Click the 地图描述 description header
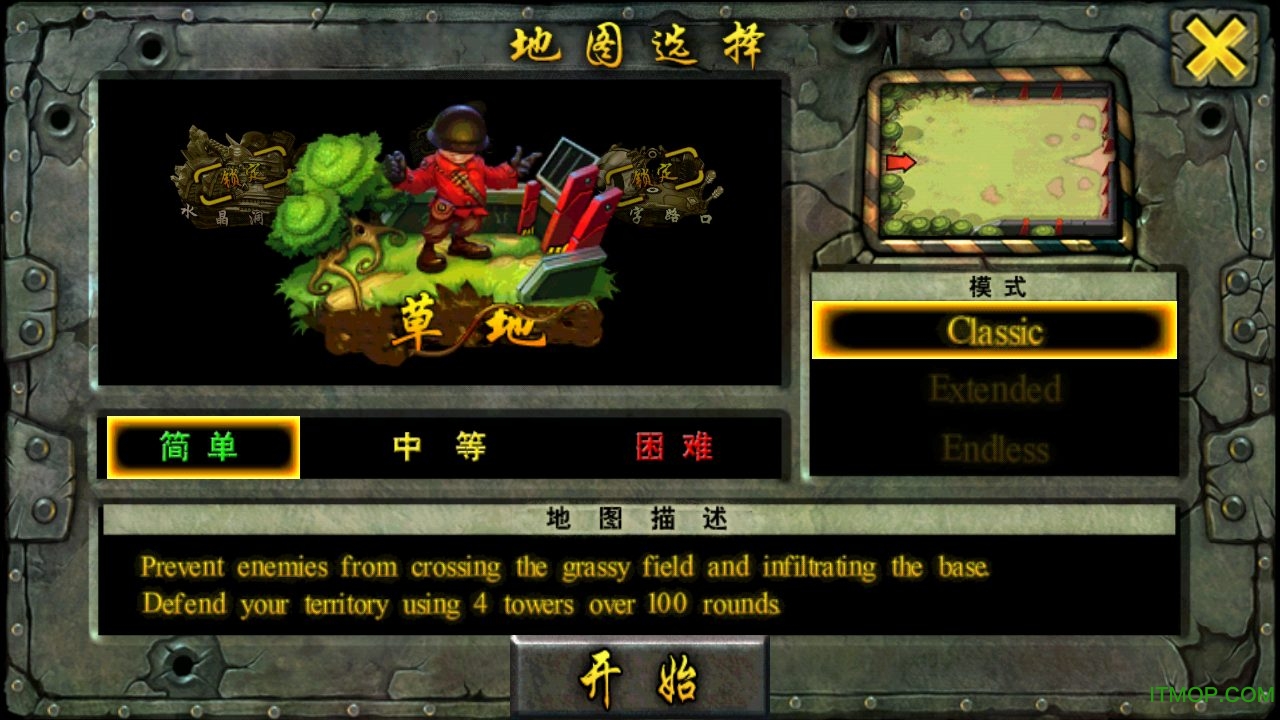 (x=640, y=519)
